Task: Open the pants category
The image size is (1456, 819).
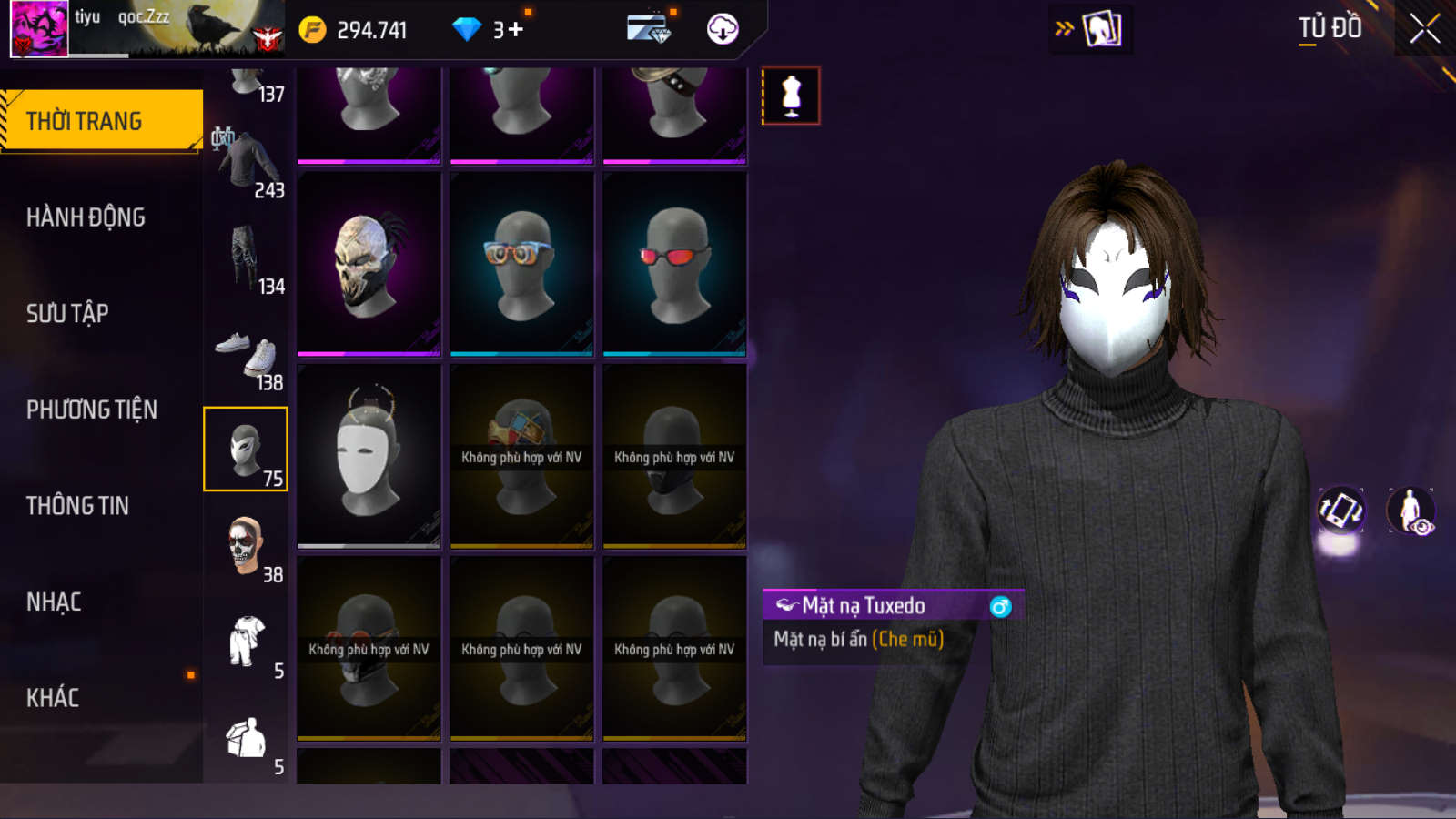Action: click(246, 257)
